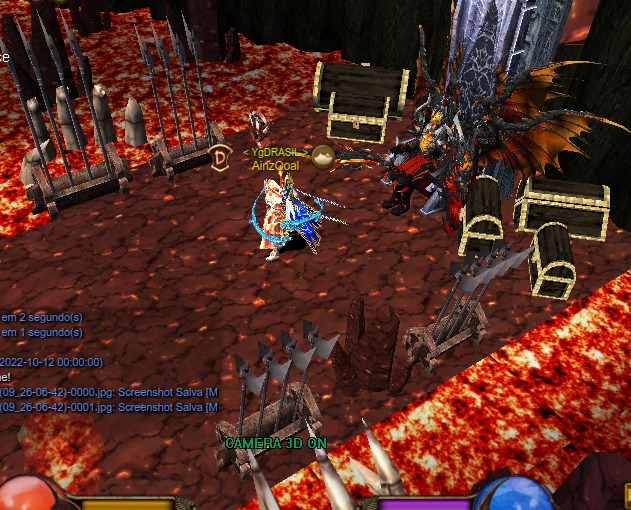Click the 0000.jpg screenshot saved chat message

click(x=108, y=392)
